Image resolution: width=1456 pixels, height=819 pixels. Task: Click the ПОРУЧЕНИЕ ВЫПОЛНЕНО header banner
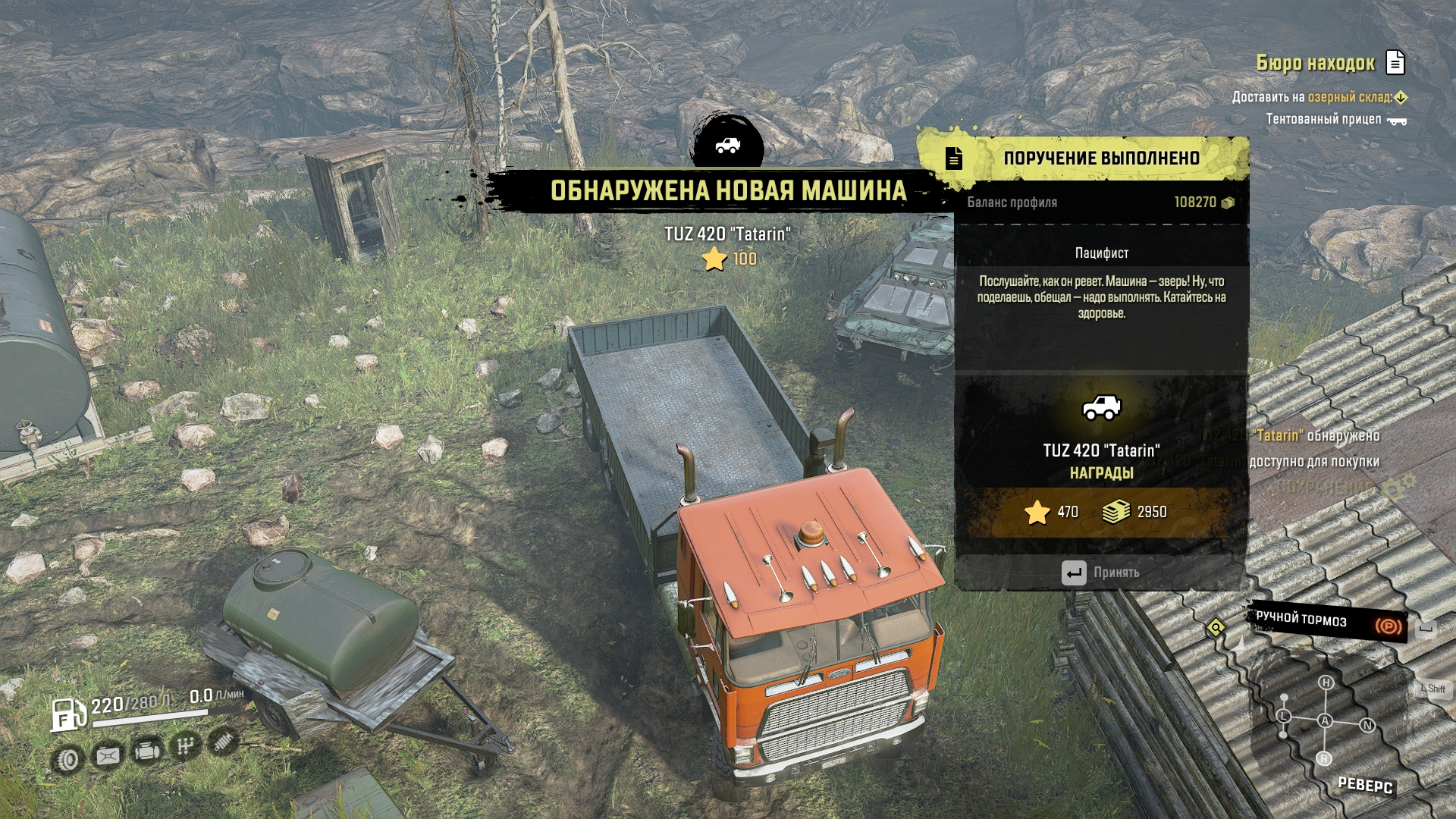1100,158
